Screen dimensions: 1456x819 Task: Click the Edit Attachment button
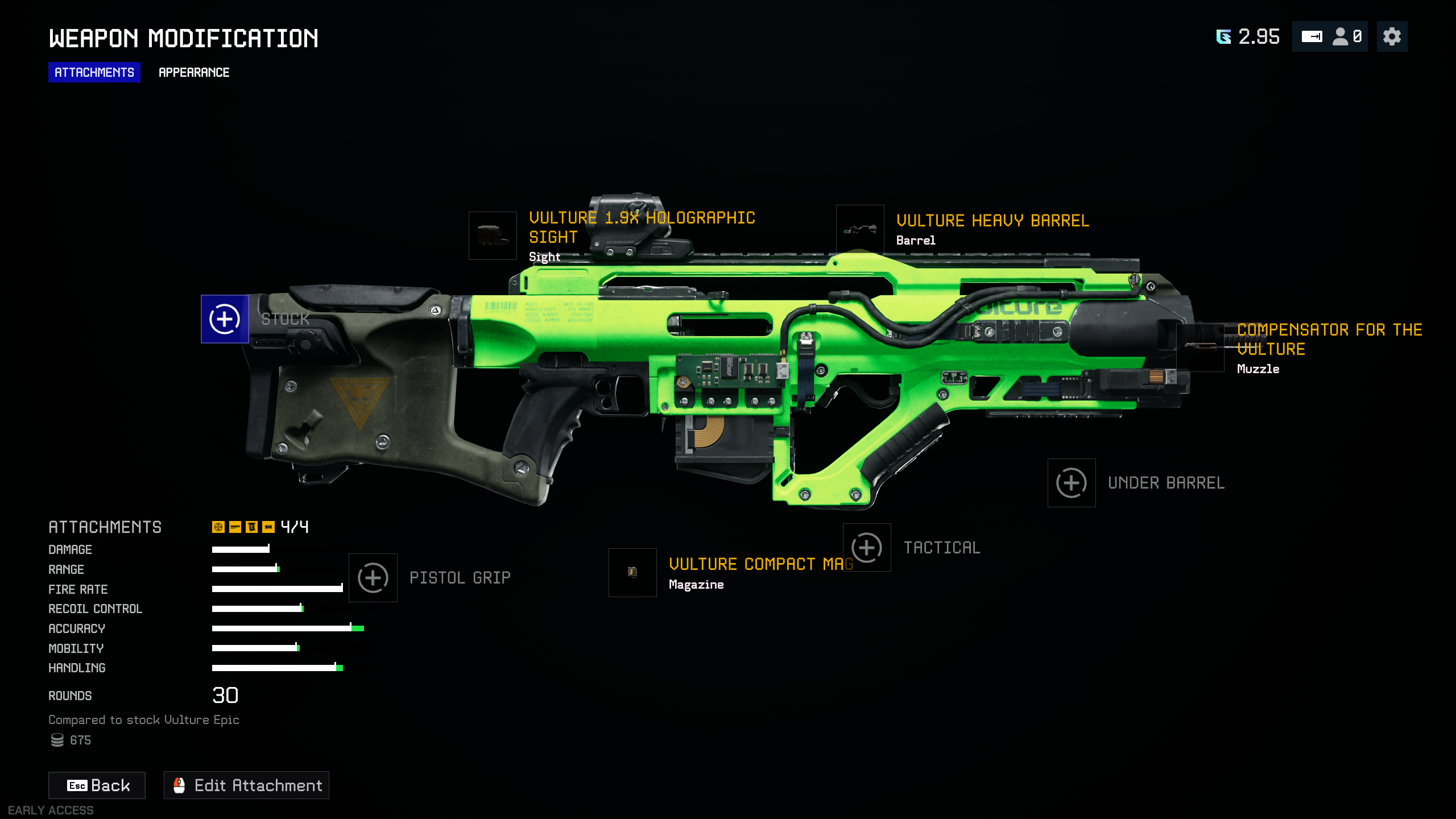tap(246, 785)
